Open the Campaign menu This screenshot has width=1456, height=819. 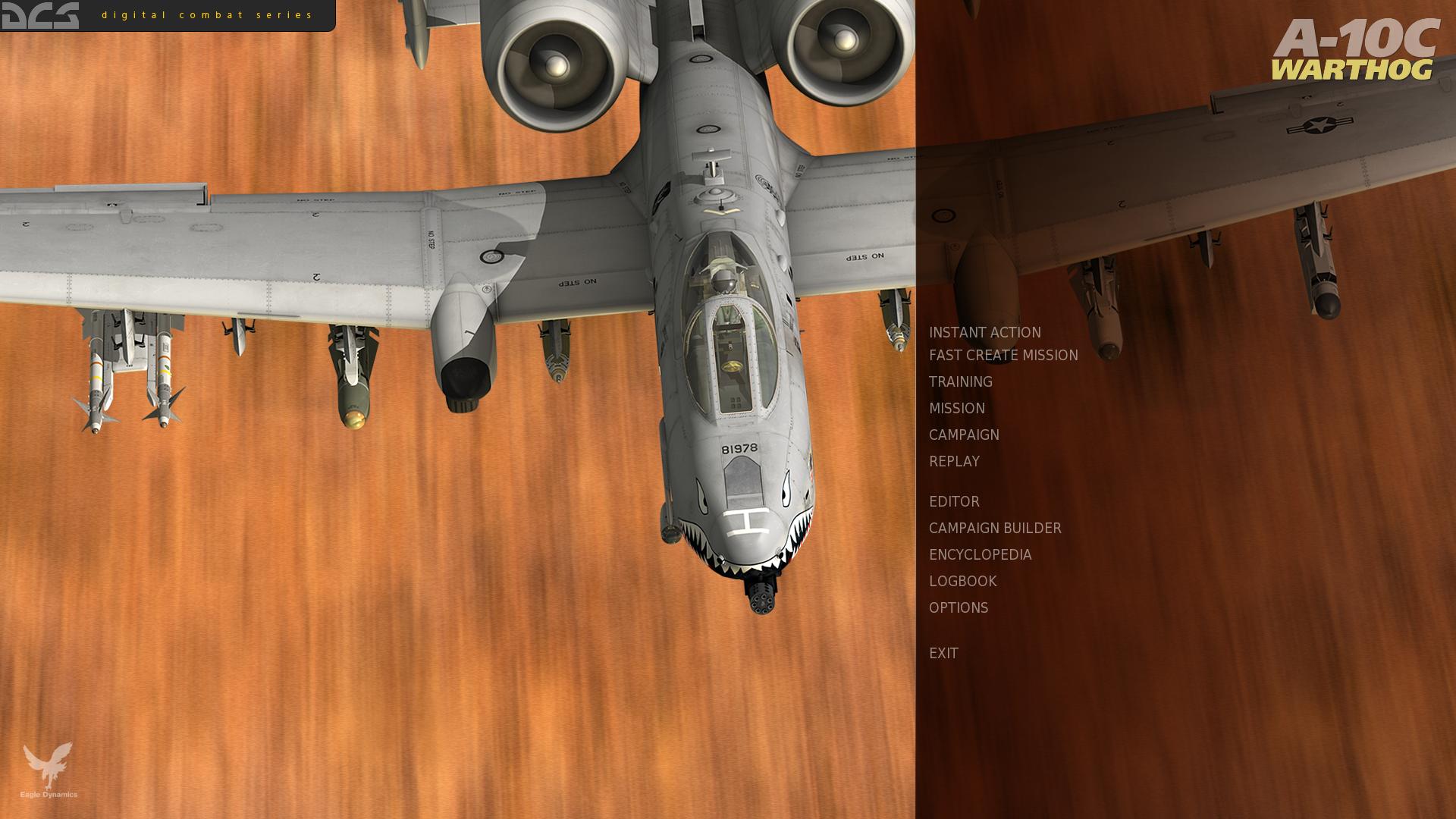[963, 435]
